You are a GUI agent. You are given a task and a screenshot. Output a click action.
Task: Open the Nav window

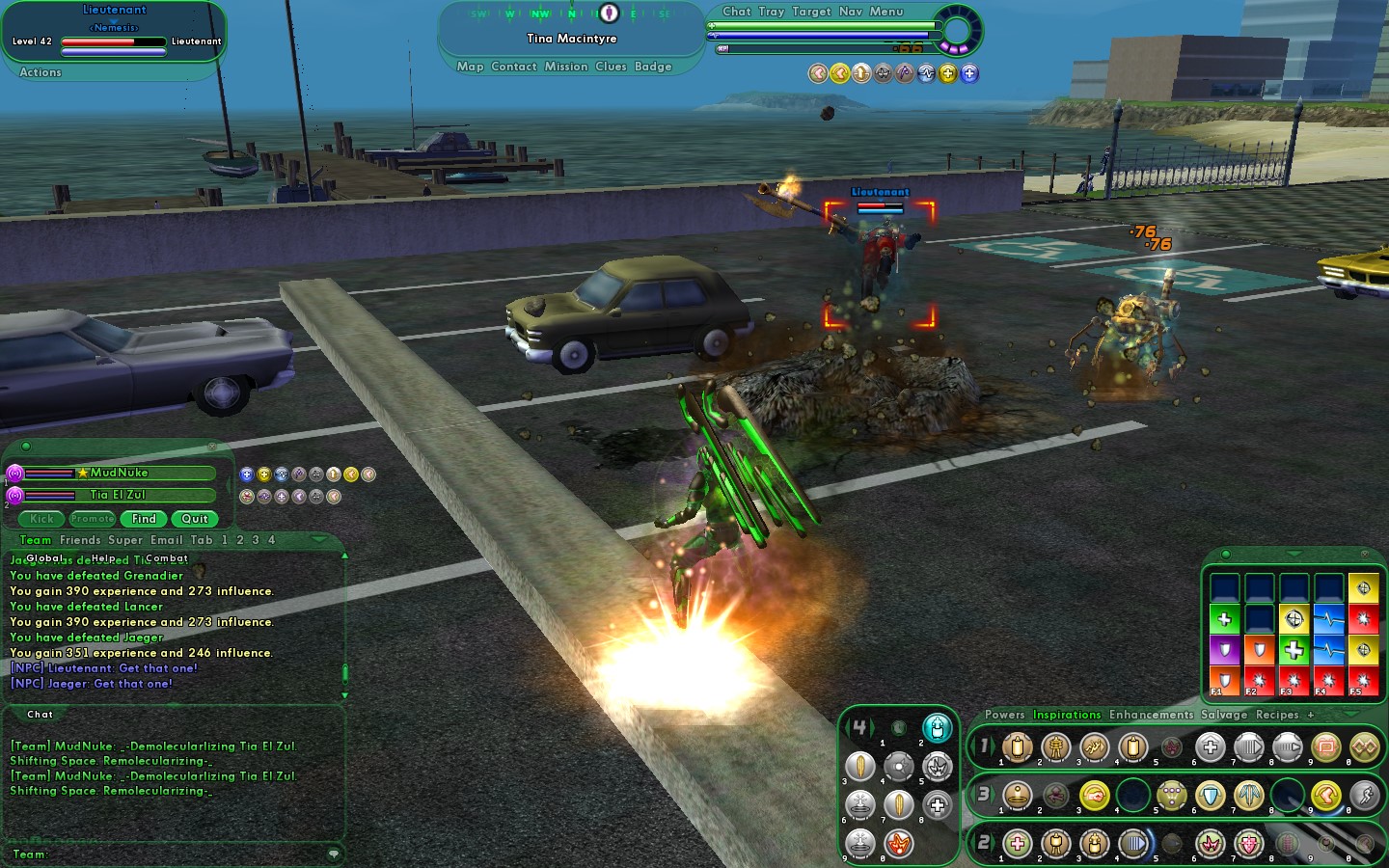pyautogui.click(x=850, y=12)
